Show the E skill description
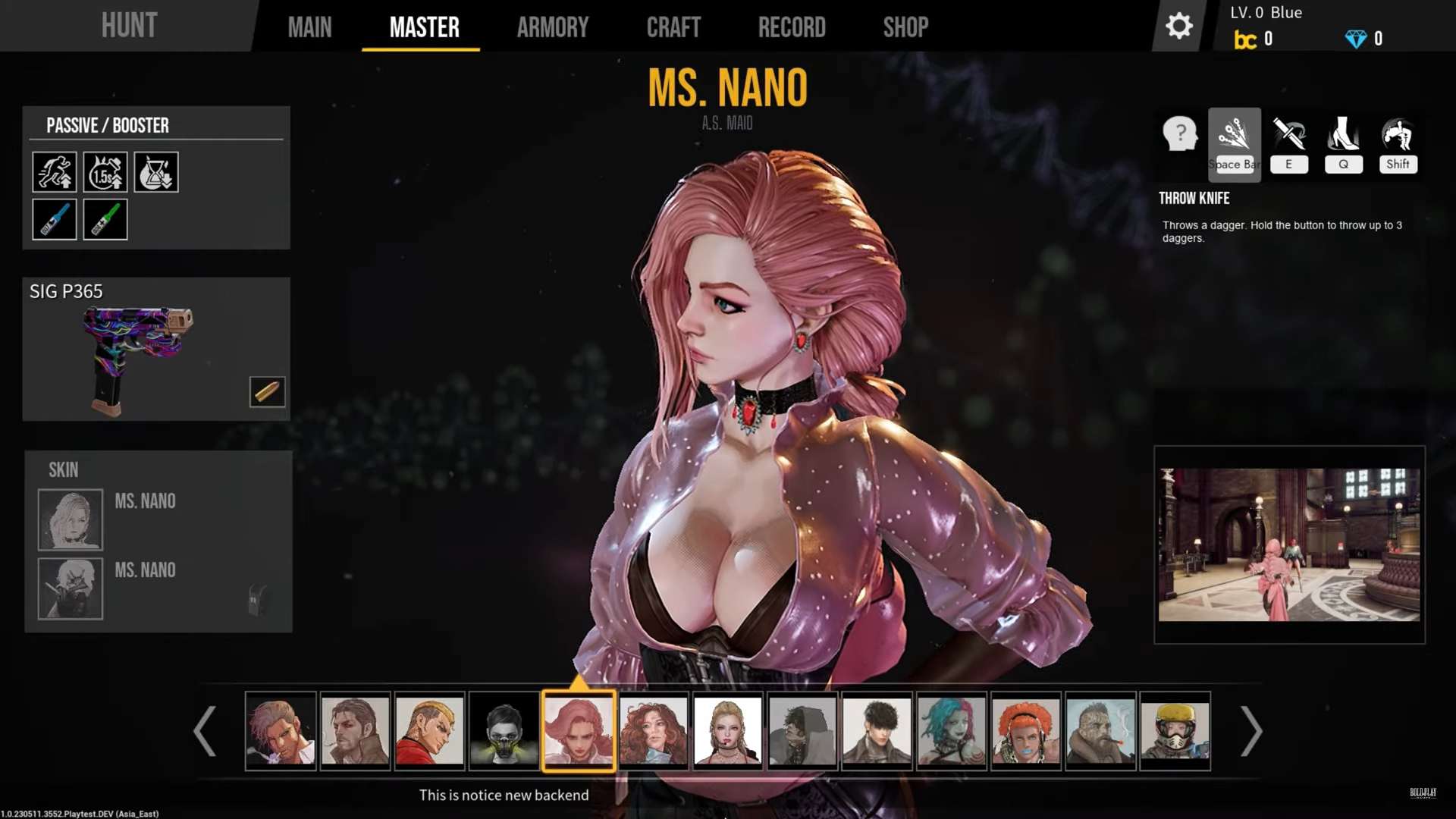The height and width of the screenshot is (819, 1456). pos(1288,144)
